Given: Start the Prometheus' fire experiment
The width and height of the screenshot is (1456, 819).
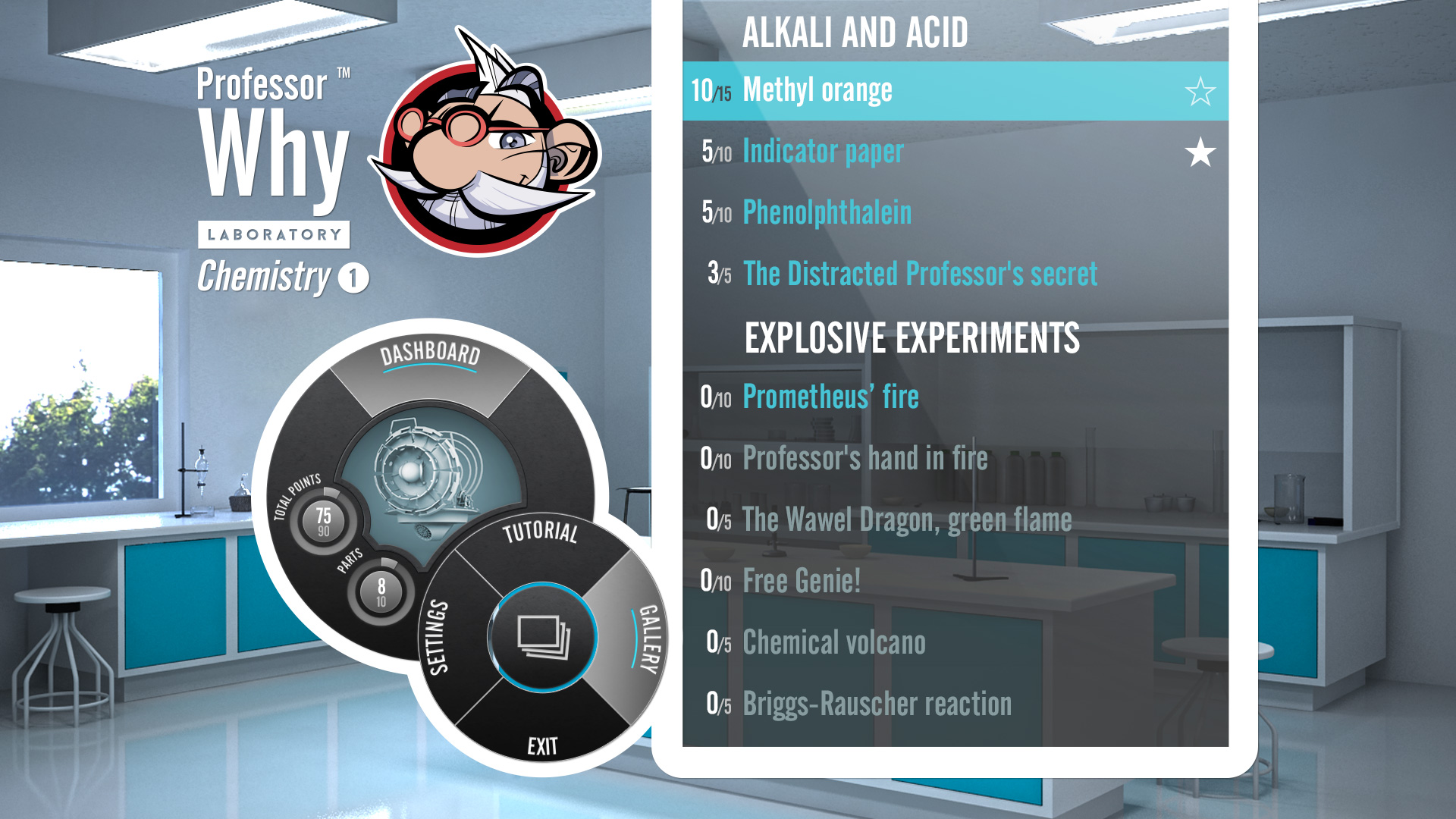Looking at the screenshot, I should click(830, 396).
